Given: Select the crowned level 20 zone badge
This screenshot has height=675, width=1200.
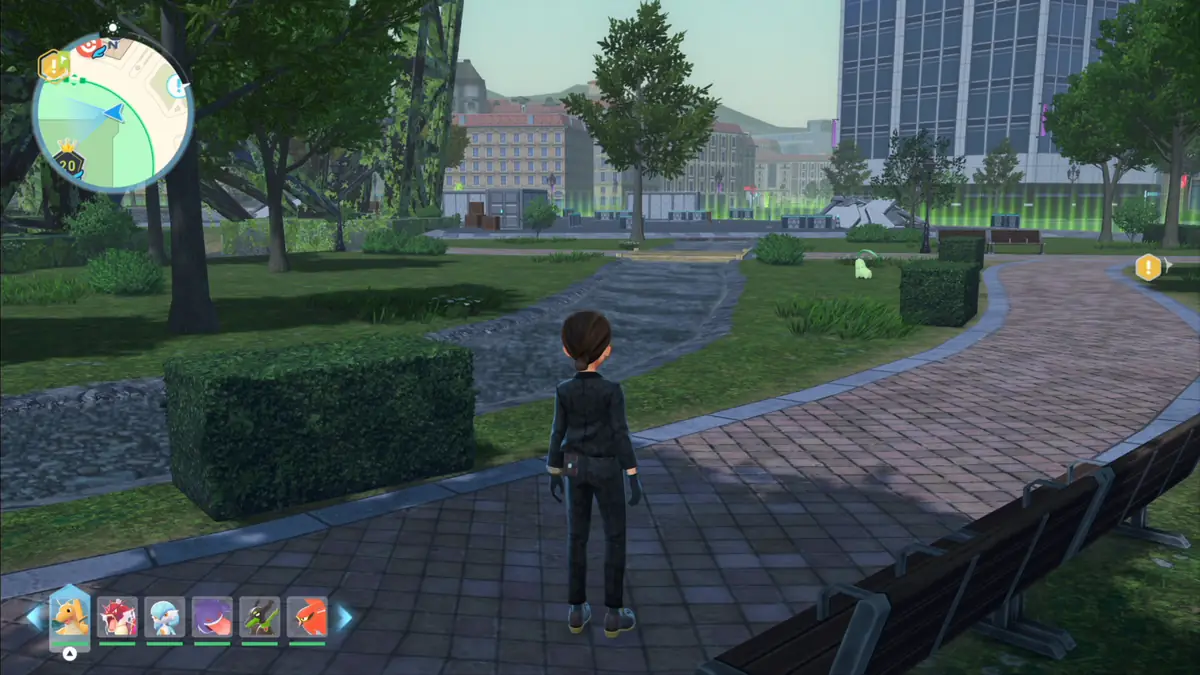Looking at the screenshot, I should point(68,161).
